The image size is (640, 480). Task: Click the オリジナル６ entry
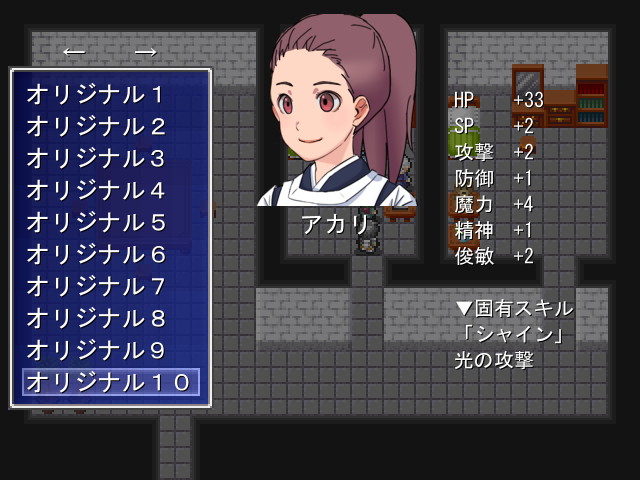109,254
